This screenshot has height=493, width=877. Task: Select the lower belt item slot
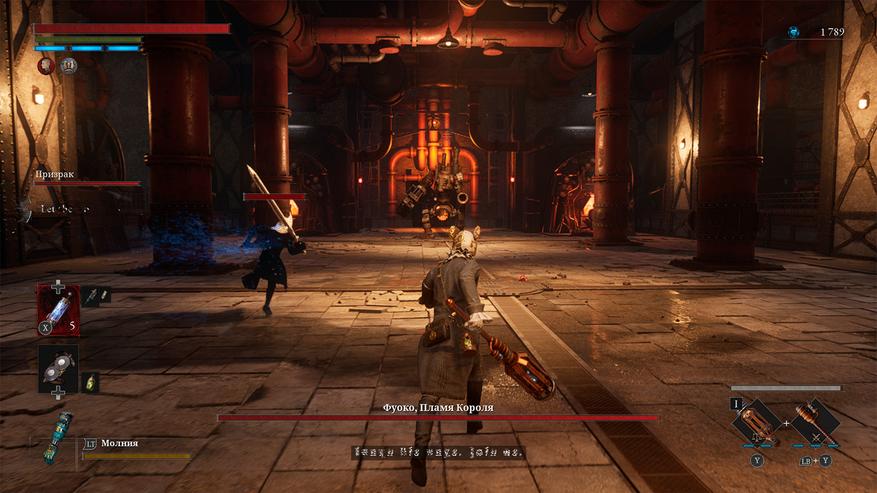(57, 368)
